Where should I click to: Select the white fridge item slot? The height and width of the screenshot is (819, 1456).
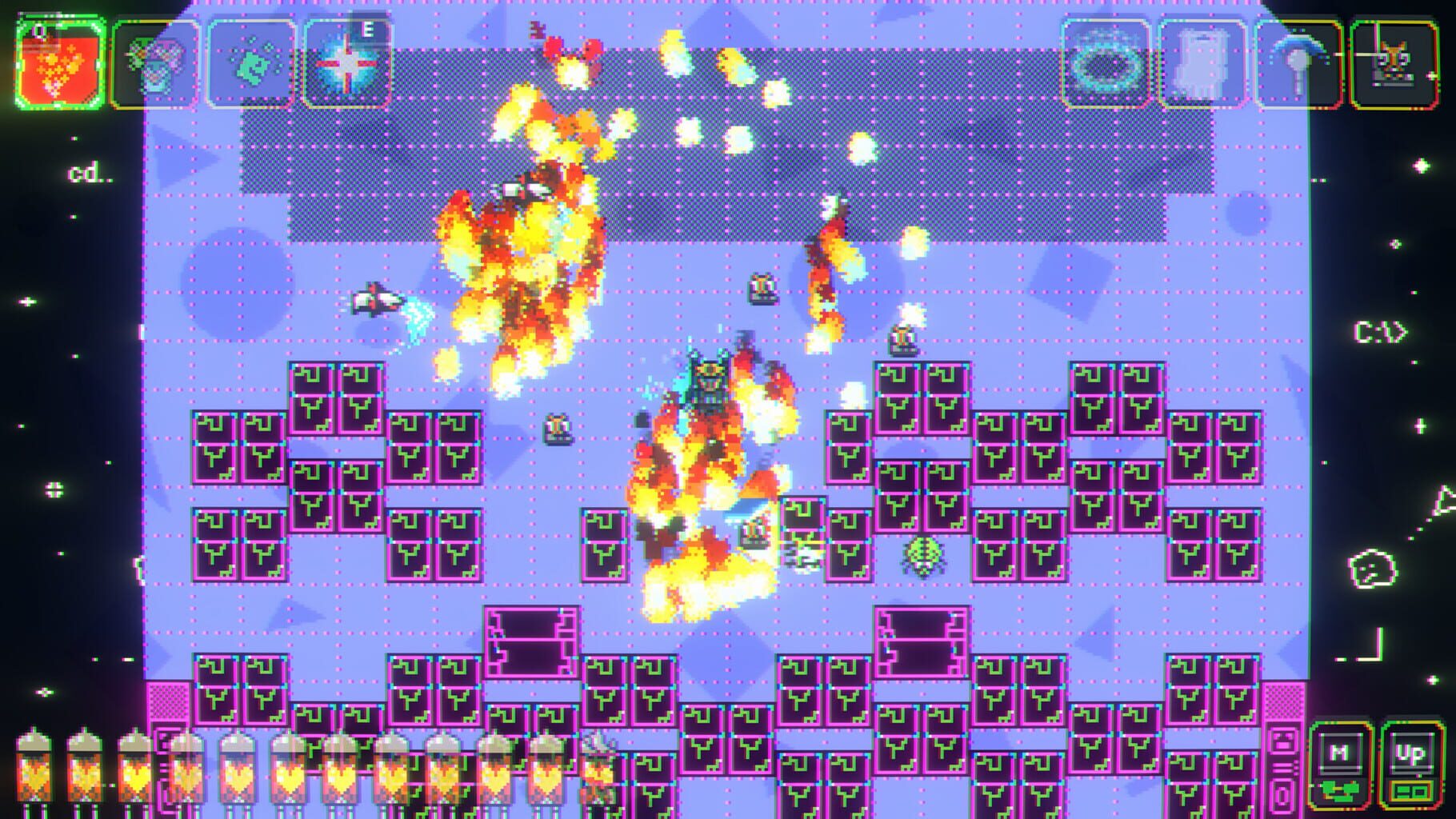(x=1200, y=60)
